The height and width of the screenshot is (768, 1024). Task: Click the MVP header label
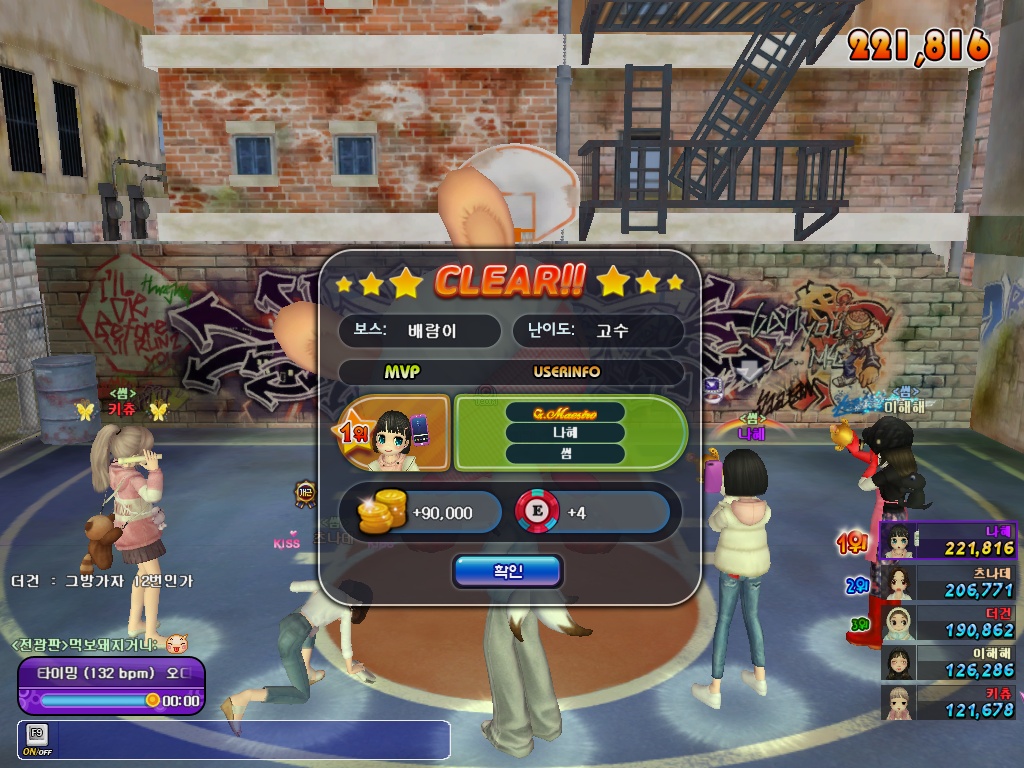coord(402,372)
